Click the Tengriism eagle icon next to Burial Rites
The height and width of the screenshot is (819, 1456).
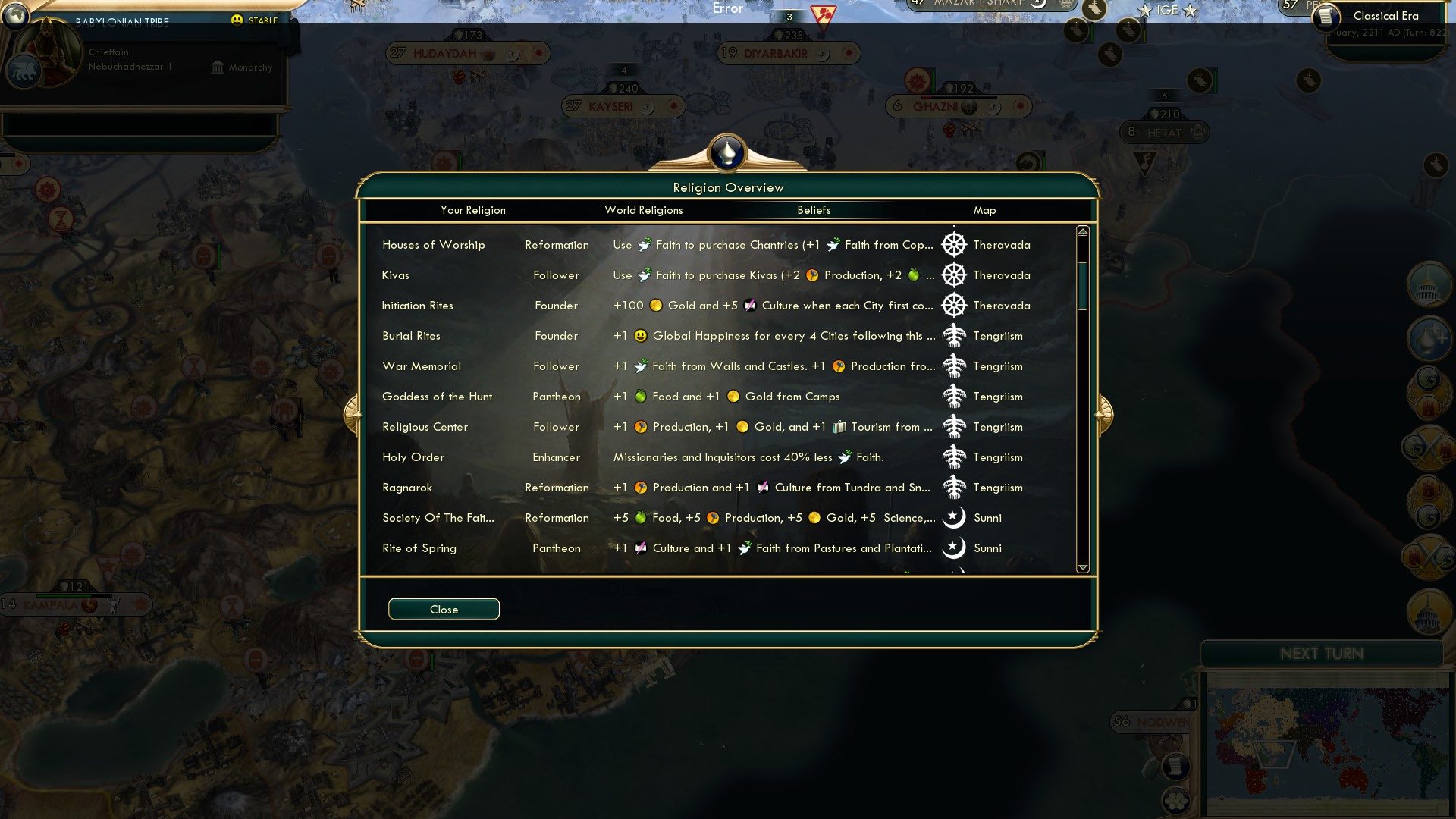(954, 335)
